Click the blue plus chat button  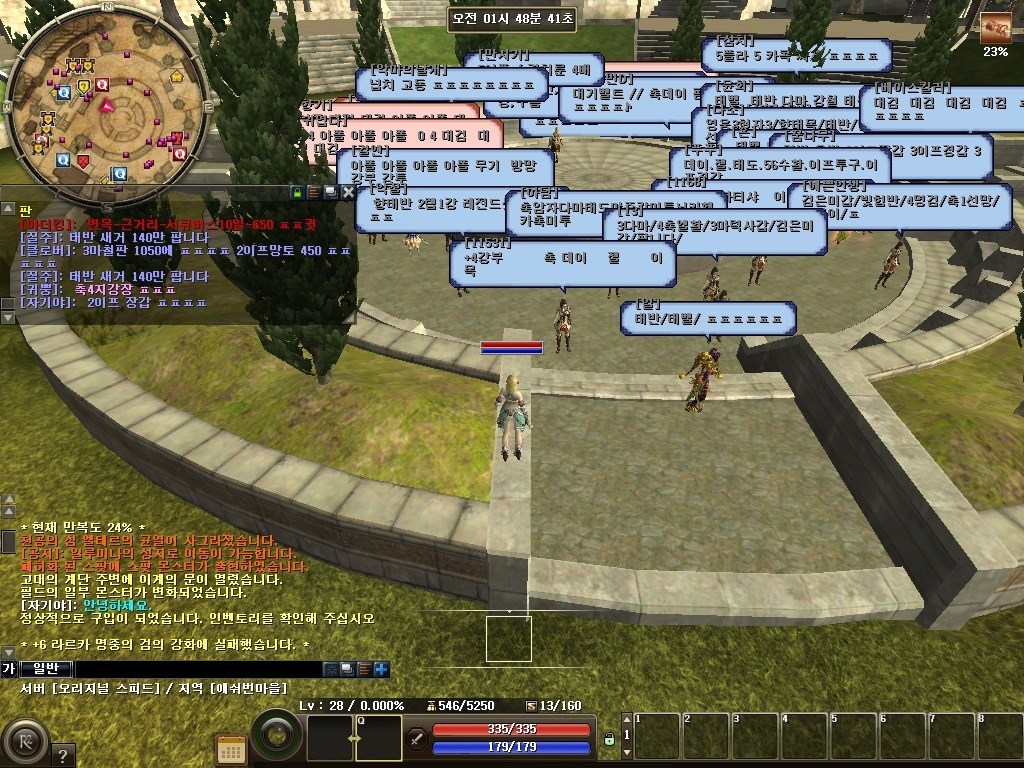(382, 669)
